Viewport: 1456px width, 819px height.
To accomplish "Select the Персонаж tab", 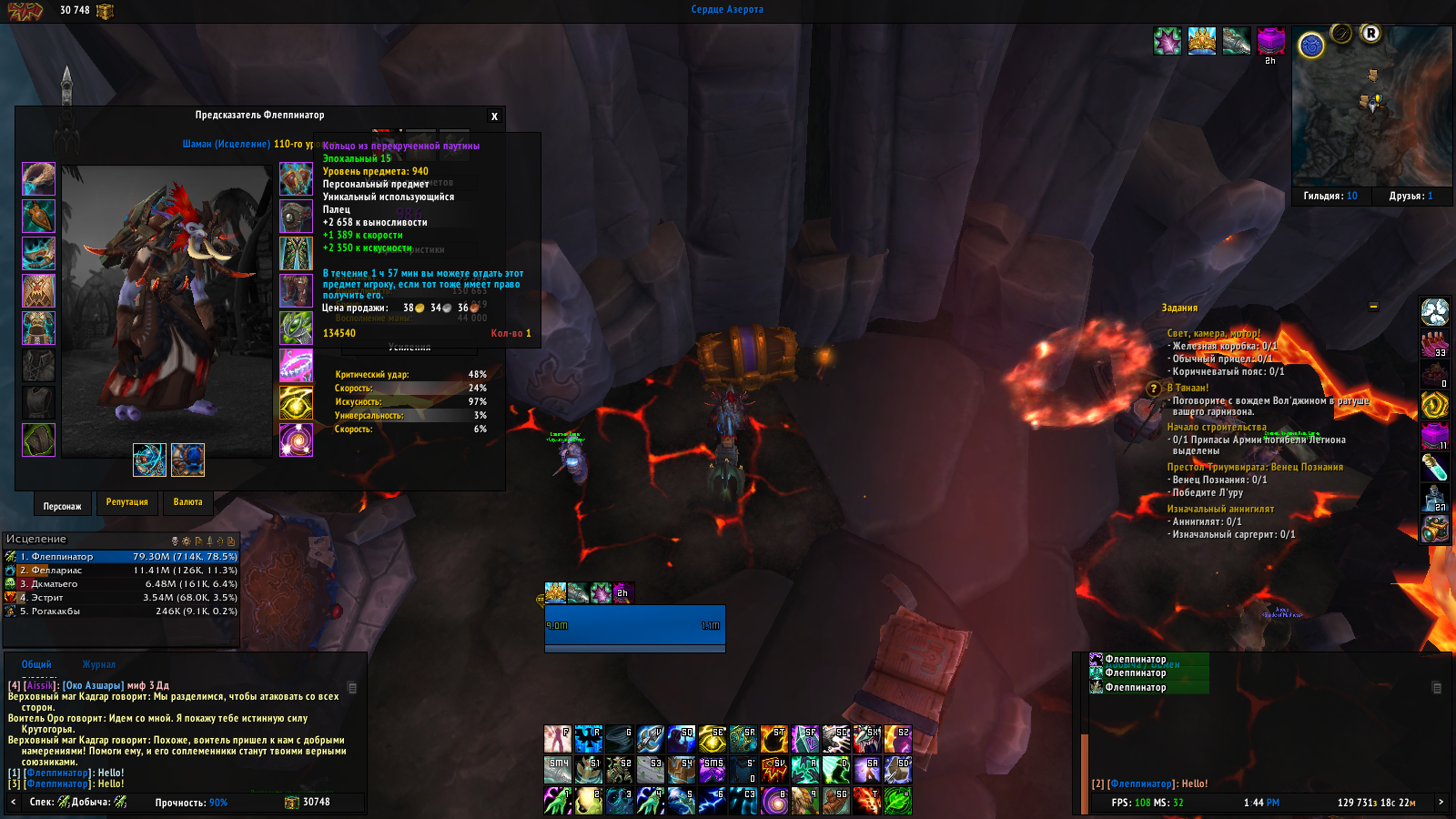I will (x=62, y=506).
